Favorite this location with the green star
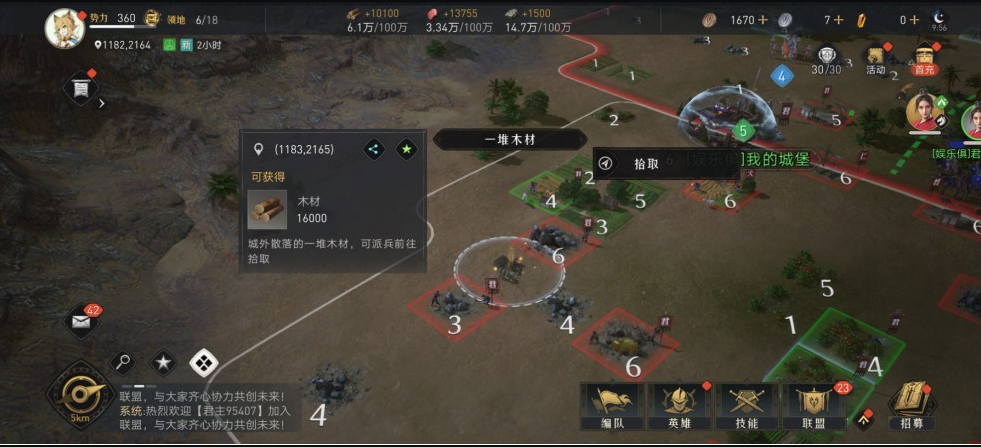Screen dimensions: 981x447 406,149
